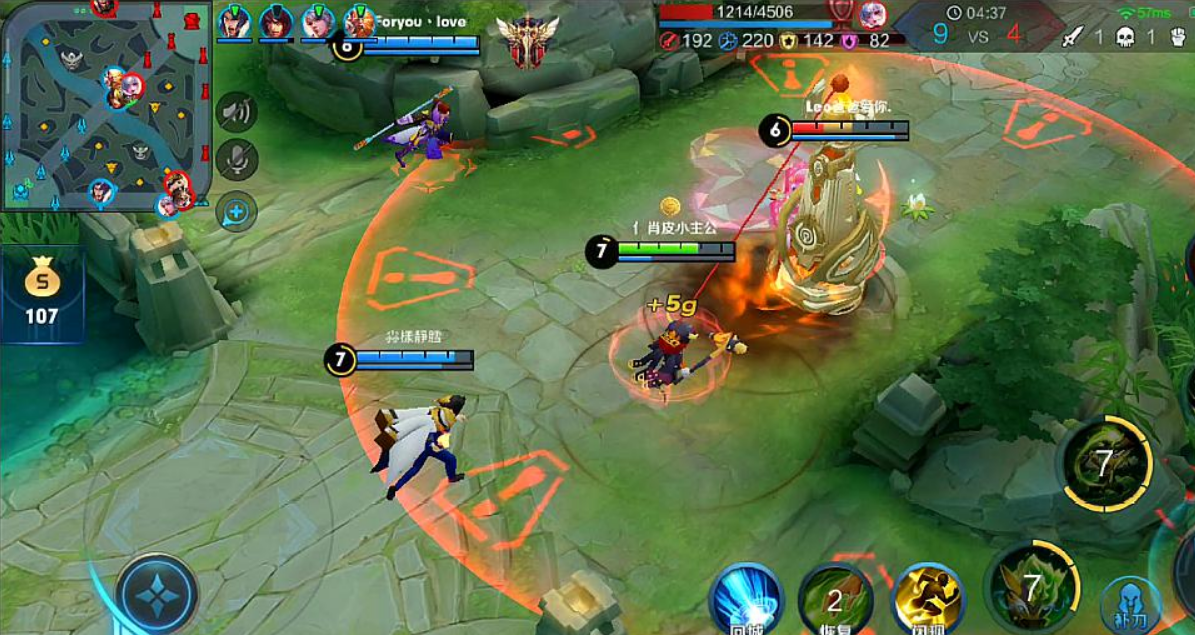The width and height of the screenshot is (1195, 635).
Task: Toggle the muted microphone button
Action: [x=237, y=160]
